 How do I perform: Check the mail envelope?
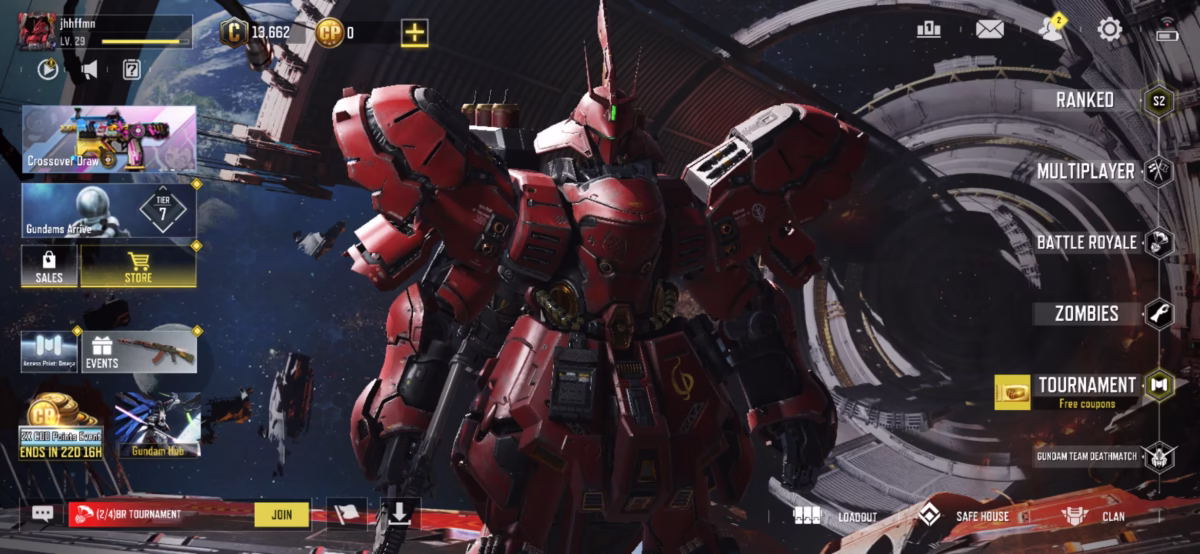click(x=989, y=29)
